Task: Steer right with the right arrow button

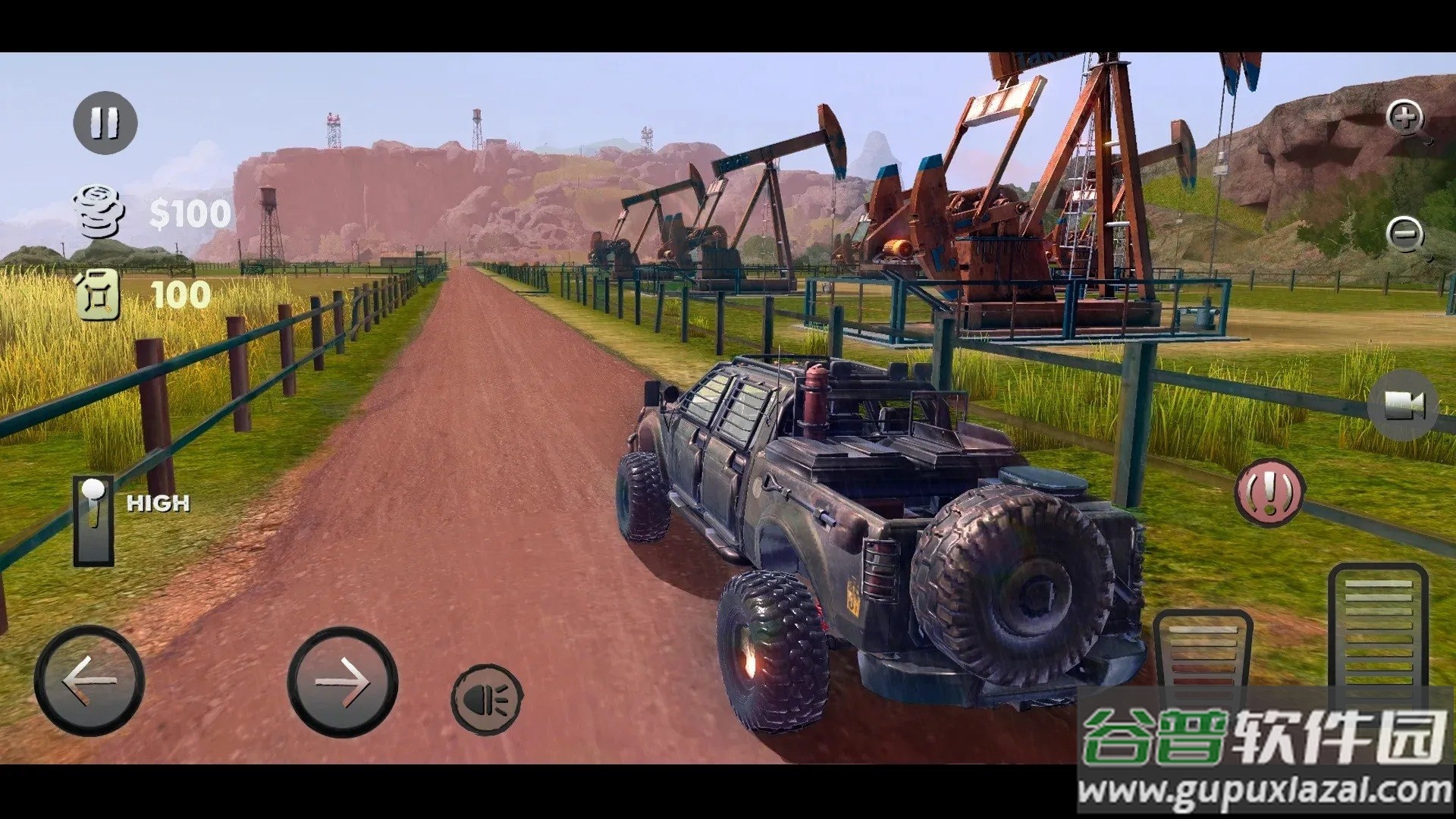Action: [342, 682]
